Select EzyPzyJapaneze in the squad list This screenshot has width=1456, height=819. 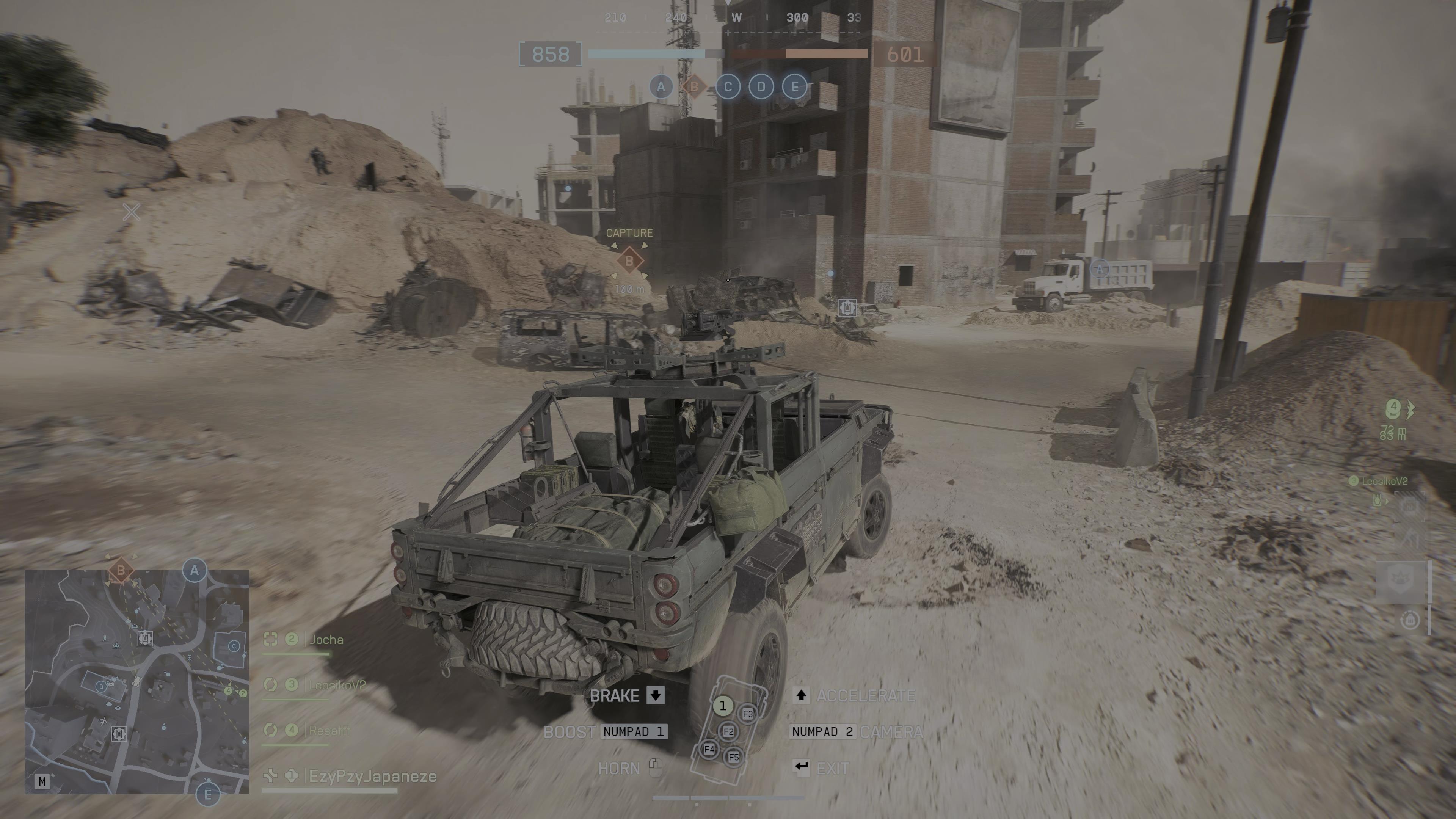[x=372, y=777]
